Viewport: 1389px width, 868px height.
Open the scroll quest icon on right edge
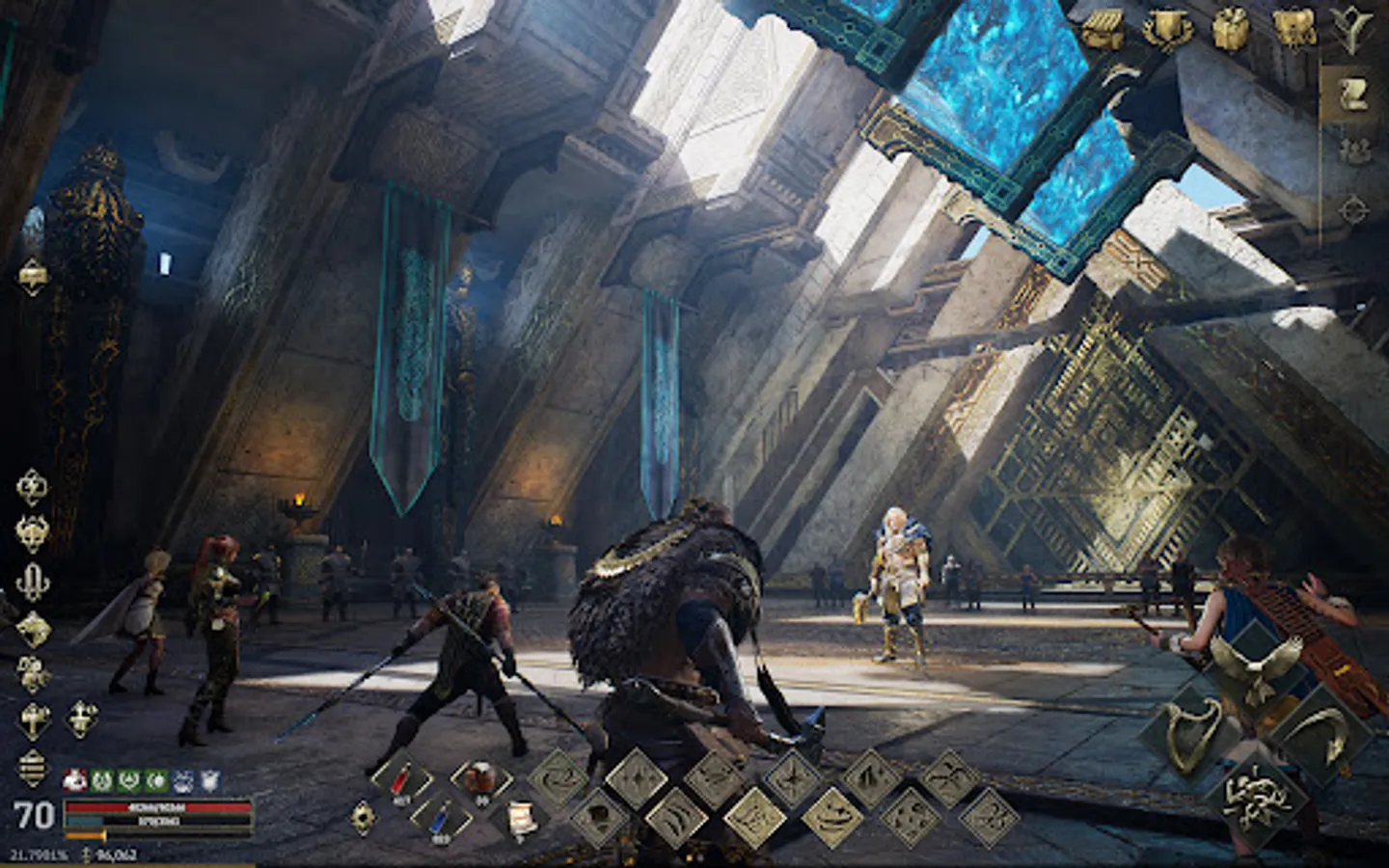tap(1353, 92)
